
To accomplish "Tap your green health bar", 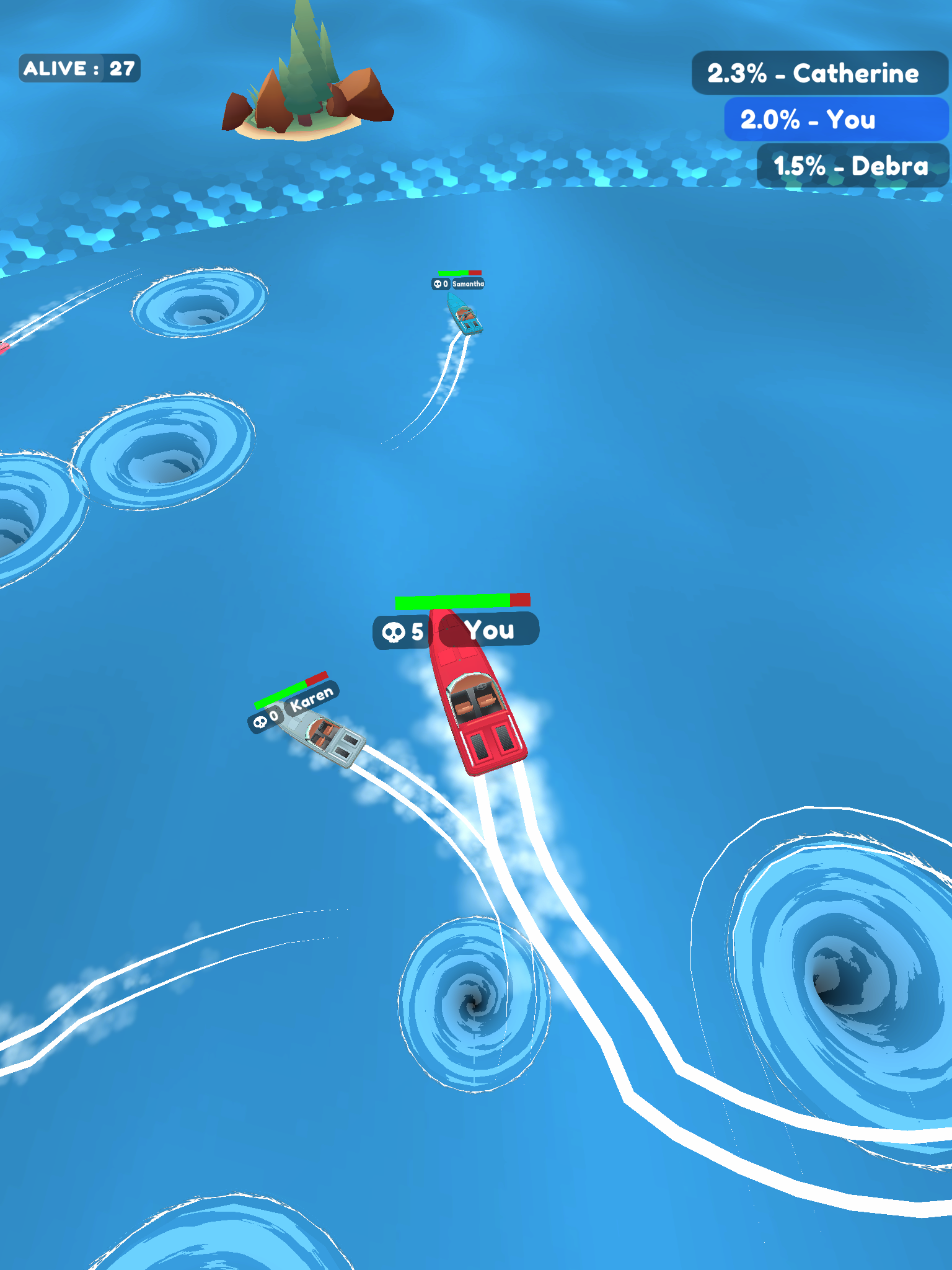I will 452,600.
